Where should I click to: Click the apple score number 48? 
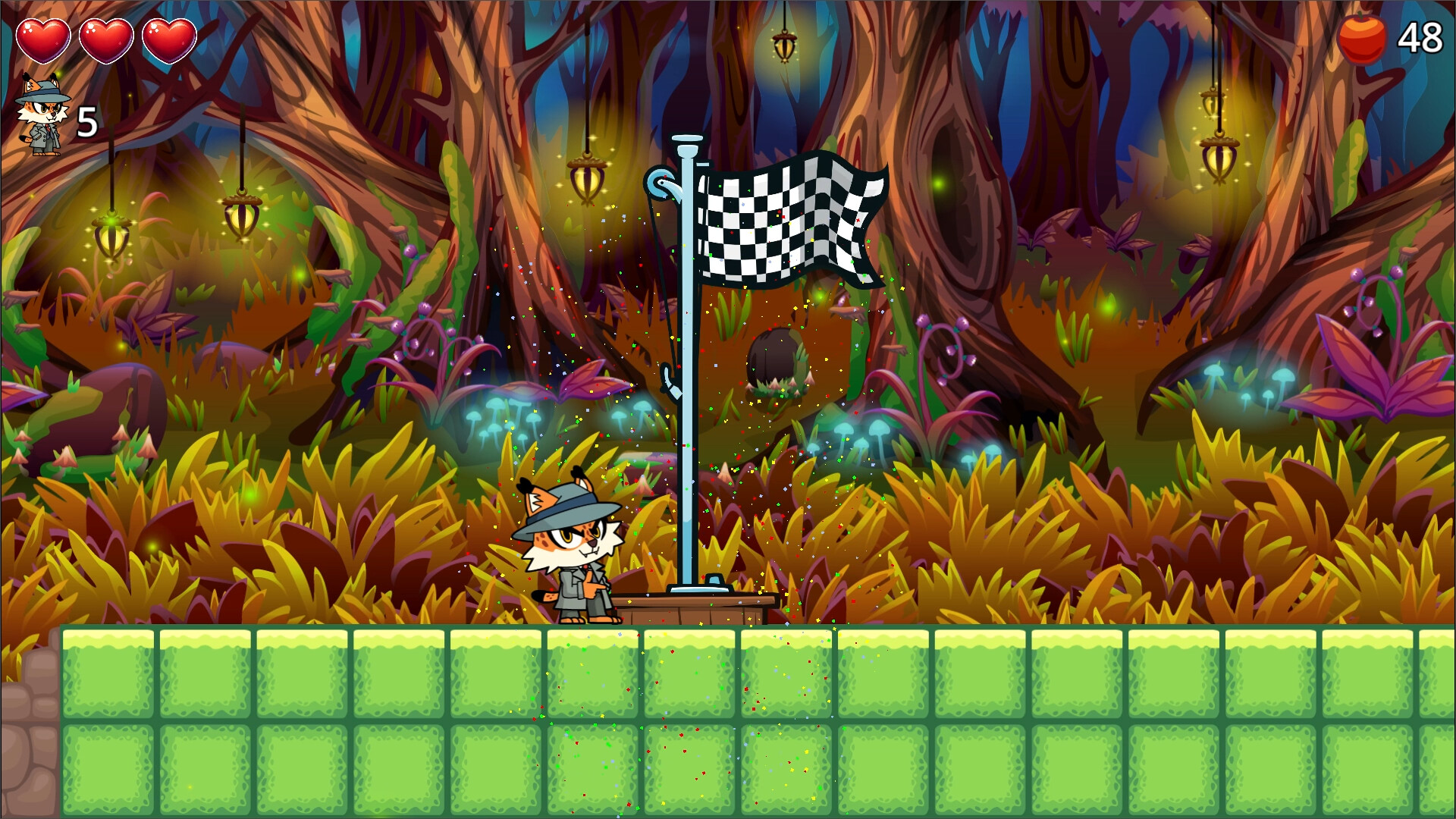click(x=1420, y=36)
